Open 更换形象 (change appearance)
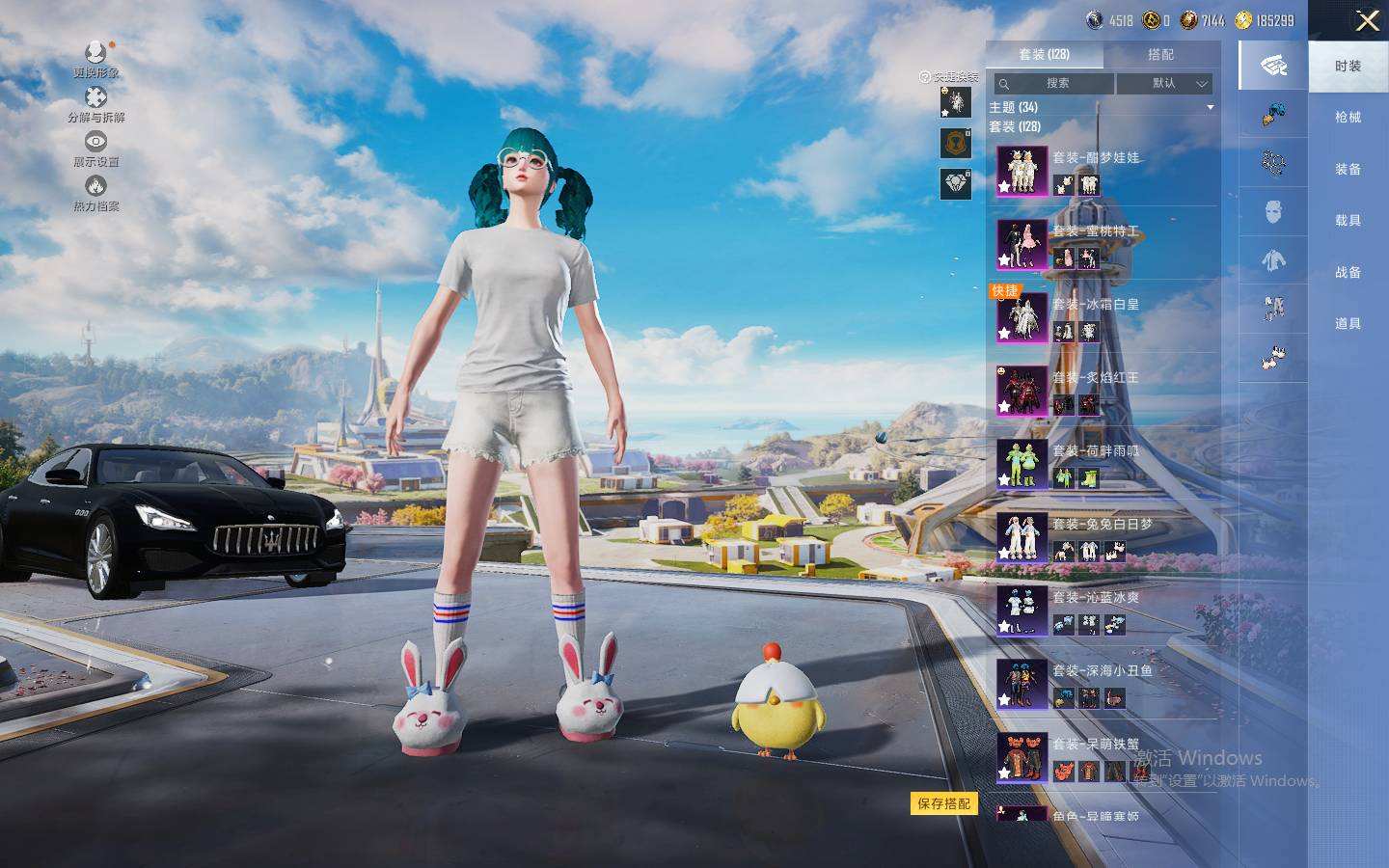This screenshot has width=1389, height=868. tap(95, 59)
